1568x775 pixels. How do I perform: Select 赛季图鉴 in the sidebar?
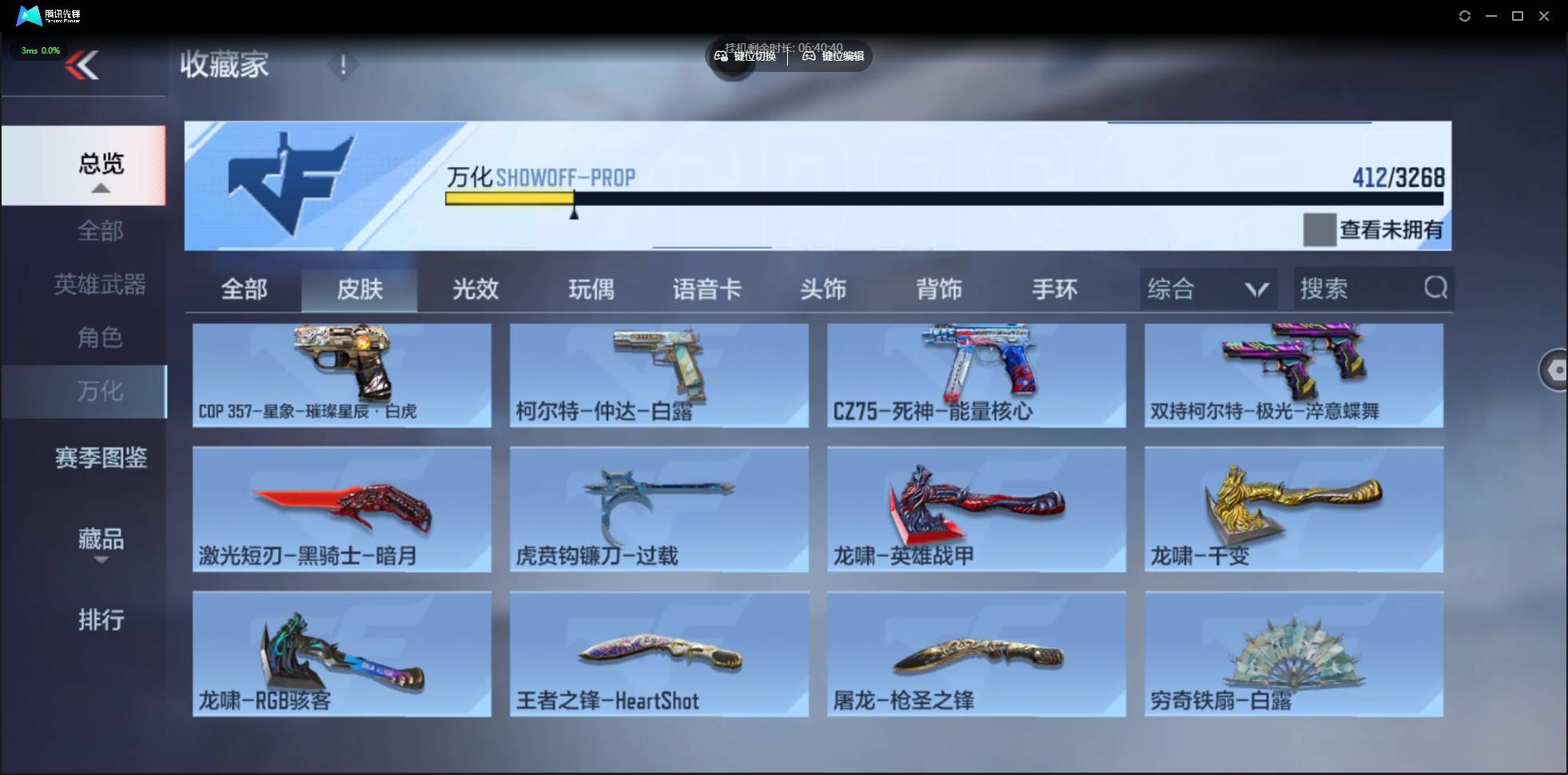click(x=101, y=458)
